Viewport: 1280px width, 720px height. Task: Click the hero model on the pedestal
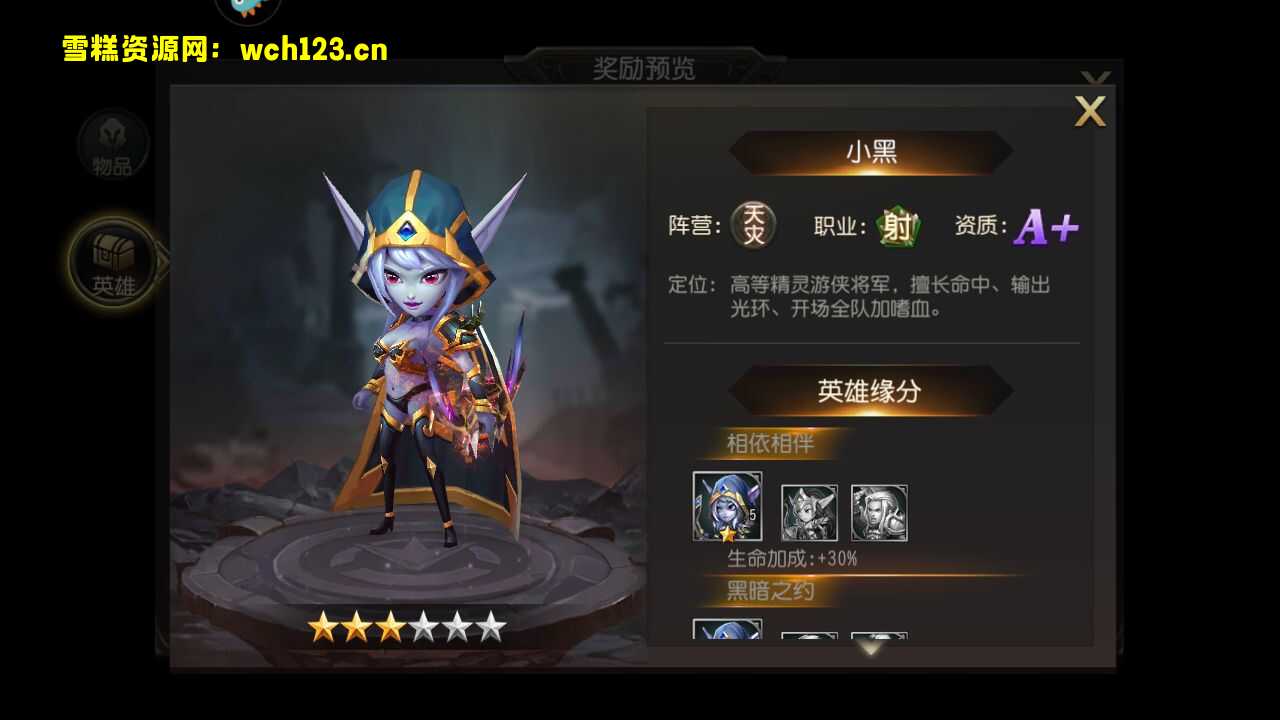pyautogui.click(x=420, y=380)
